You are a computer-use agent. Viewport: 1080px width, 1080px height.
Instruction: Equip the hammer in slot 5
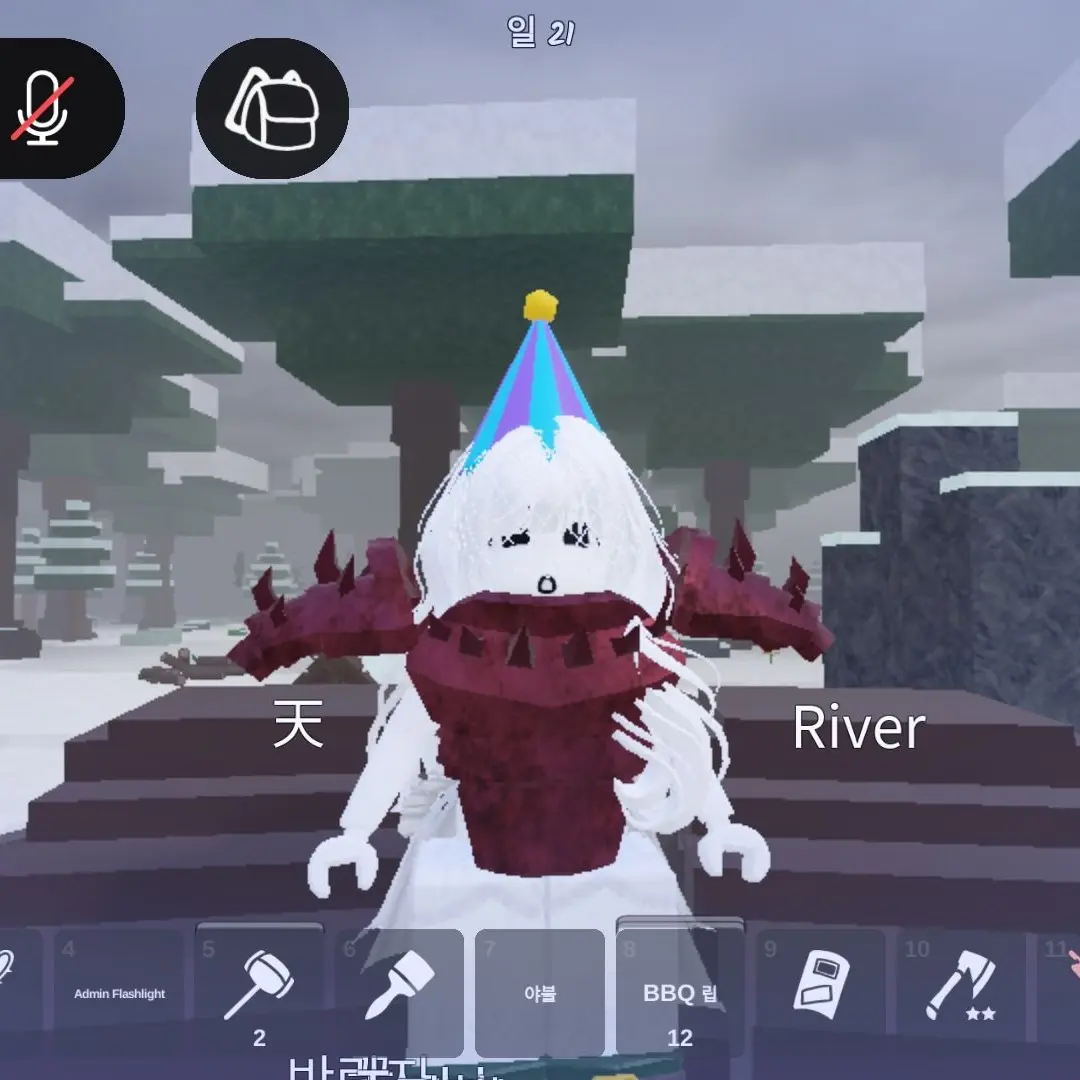coord(259,990)
